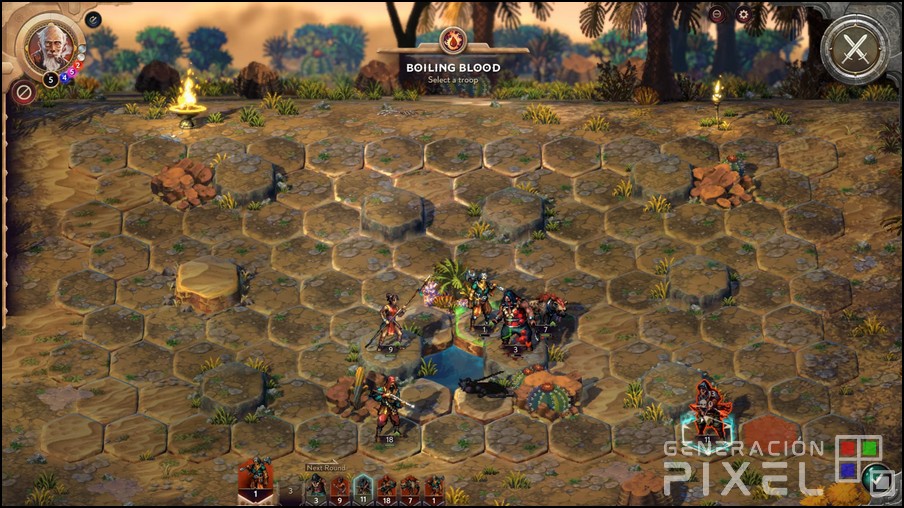Activate the crossed swords combat button
Viewport: 904px width, 508px height.
pos(855,44)
